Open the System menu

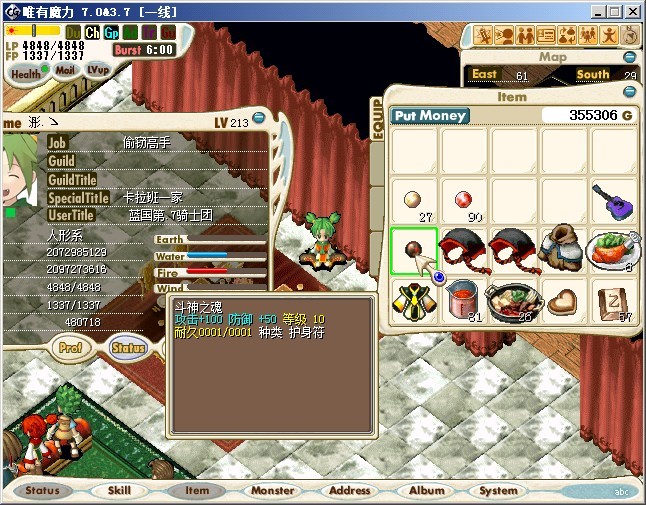498,491
